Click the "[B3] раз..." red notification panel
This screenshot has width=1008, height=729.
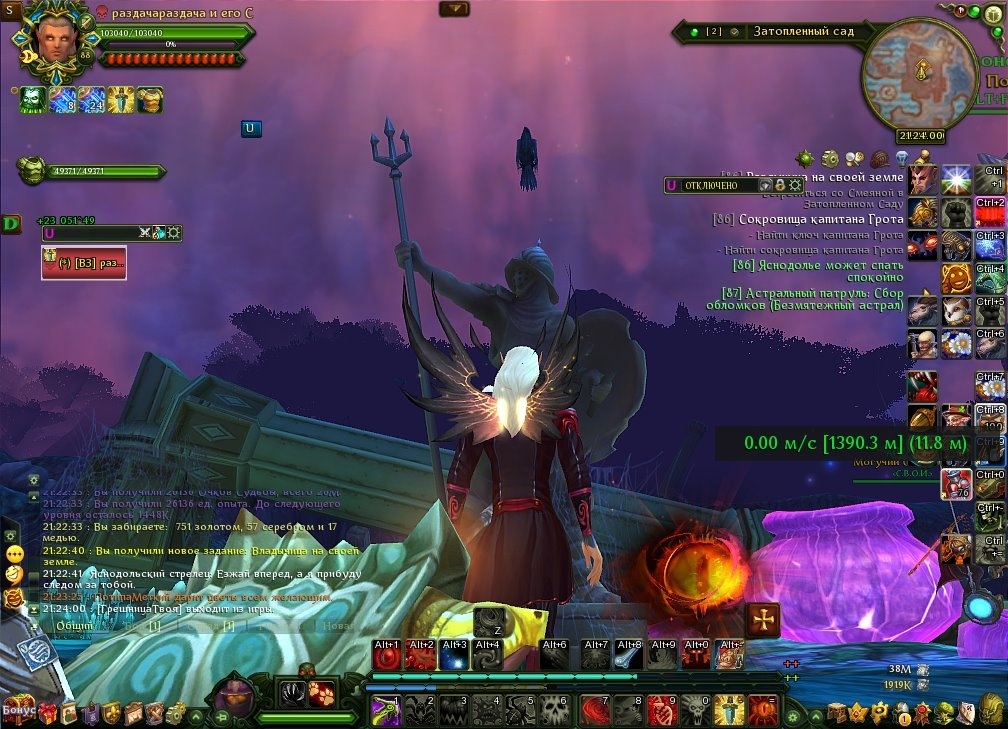click(84, 262)
